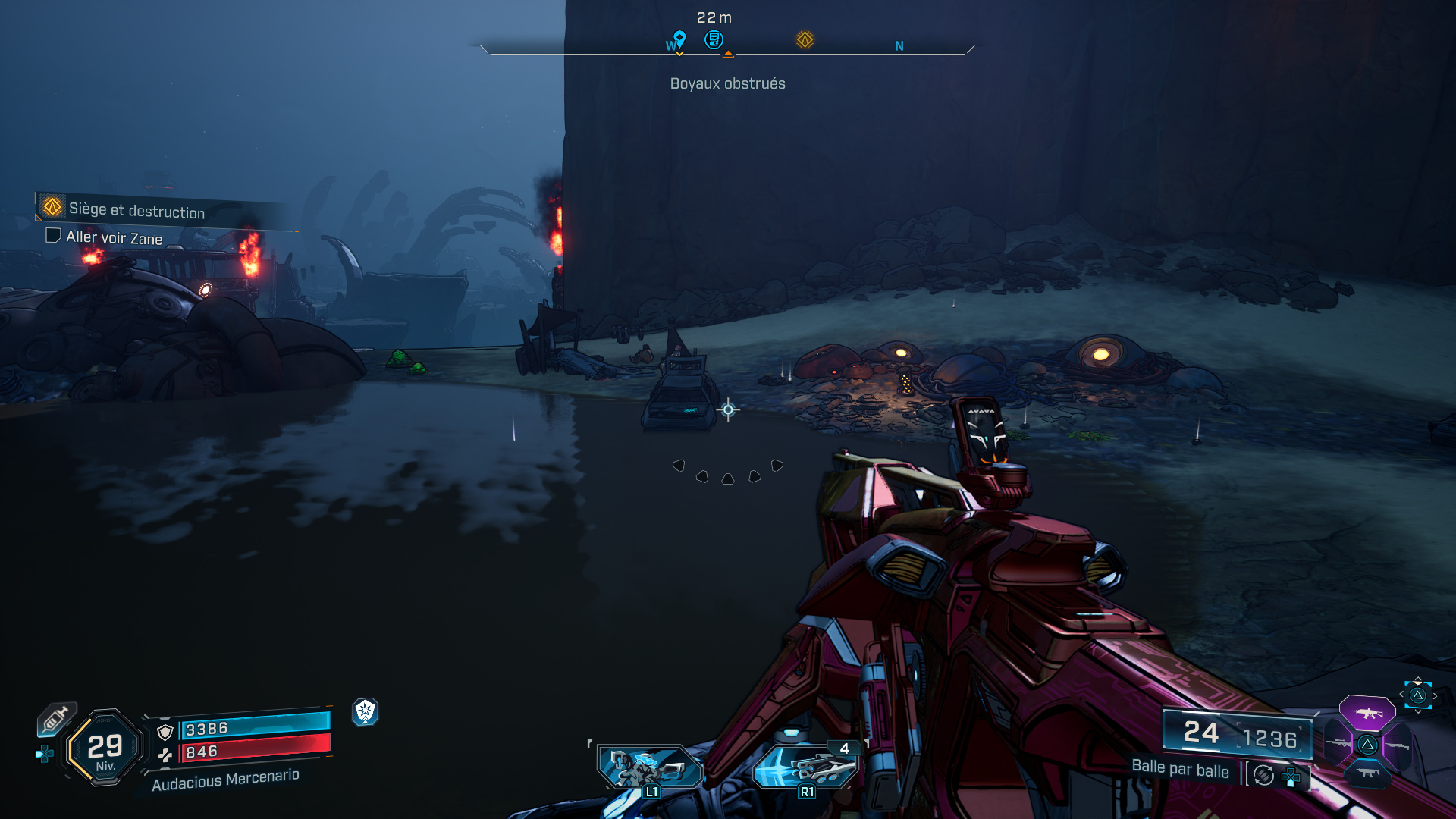Click the blue mission icon on compass
This screenshot has height=819, width=1456.
pyautogui.click(x=714, y=39)
